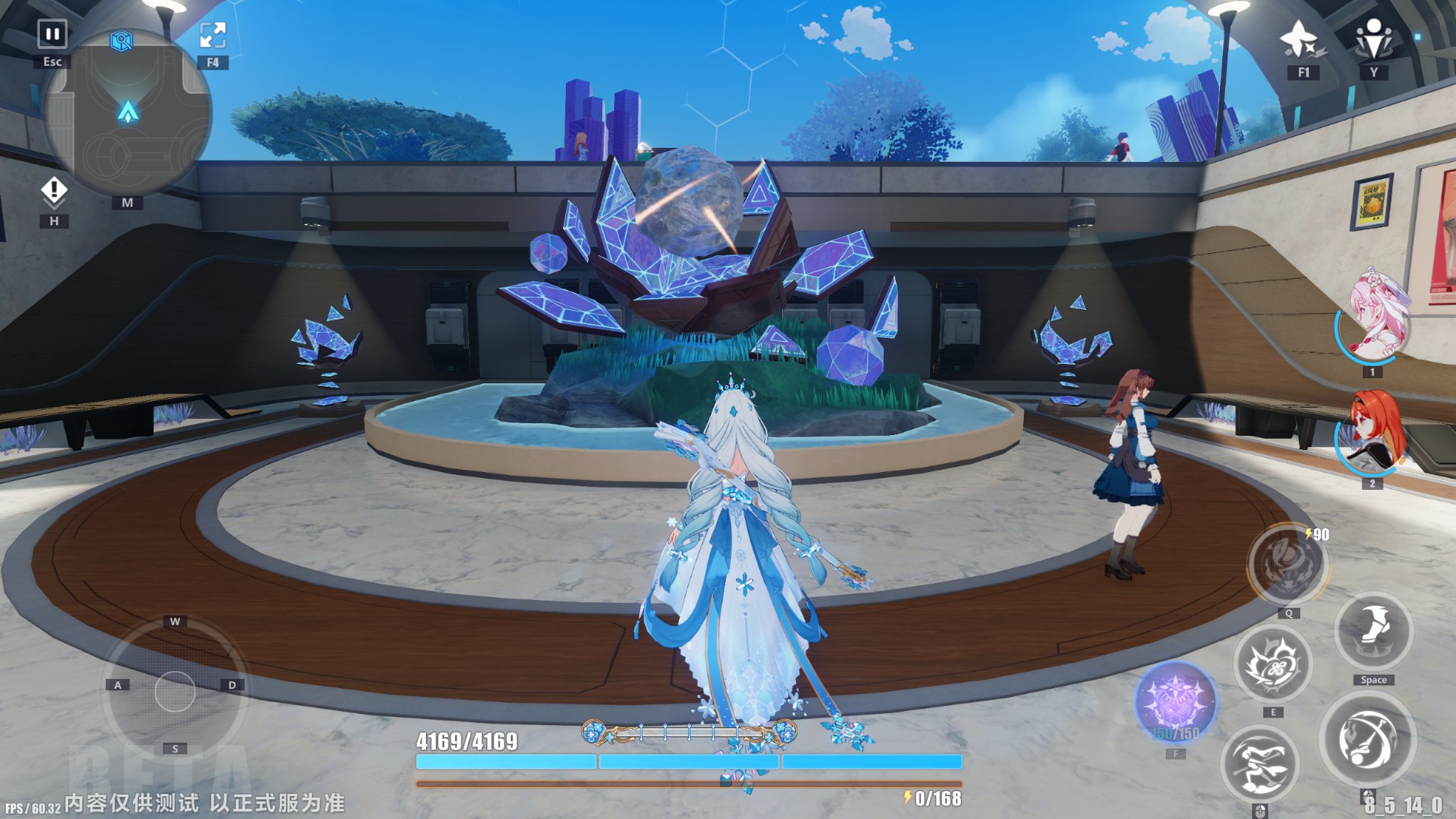Activate the dash evade button

point(1260,764)
